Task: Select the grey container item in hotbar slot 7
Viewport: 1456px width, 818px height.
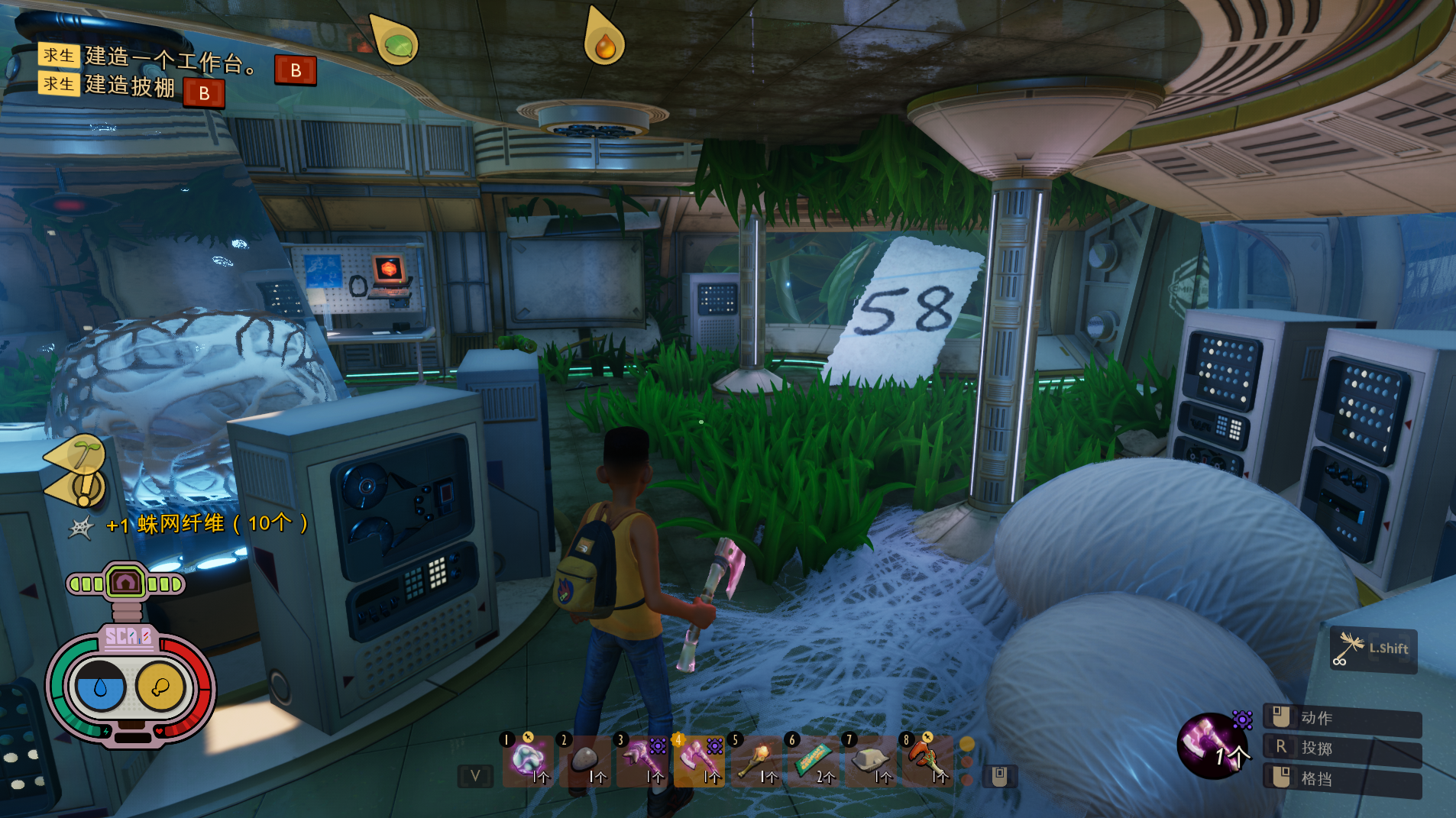Action: 869,761
